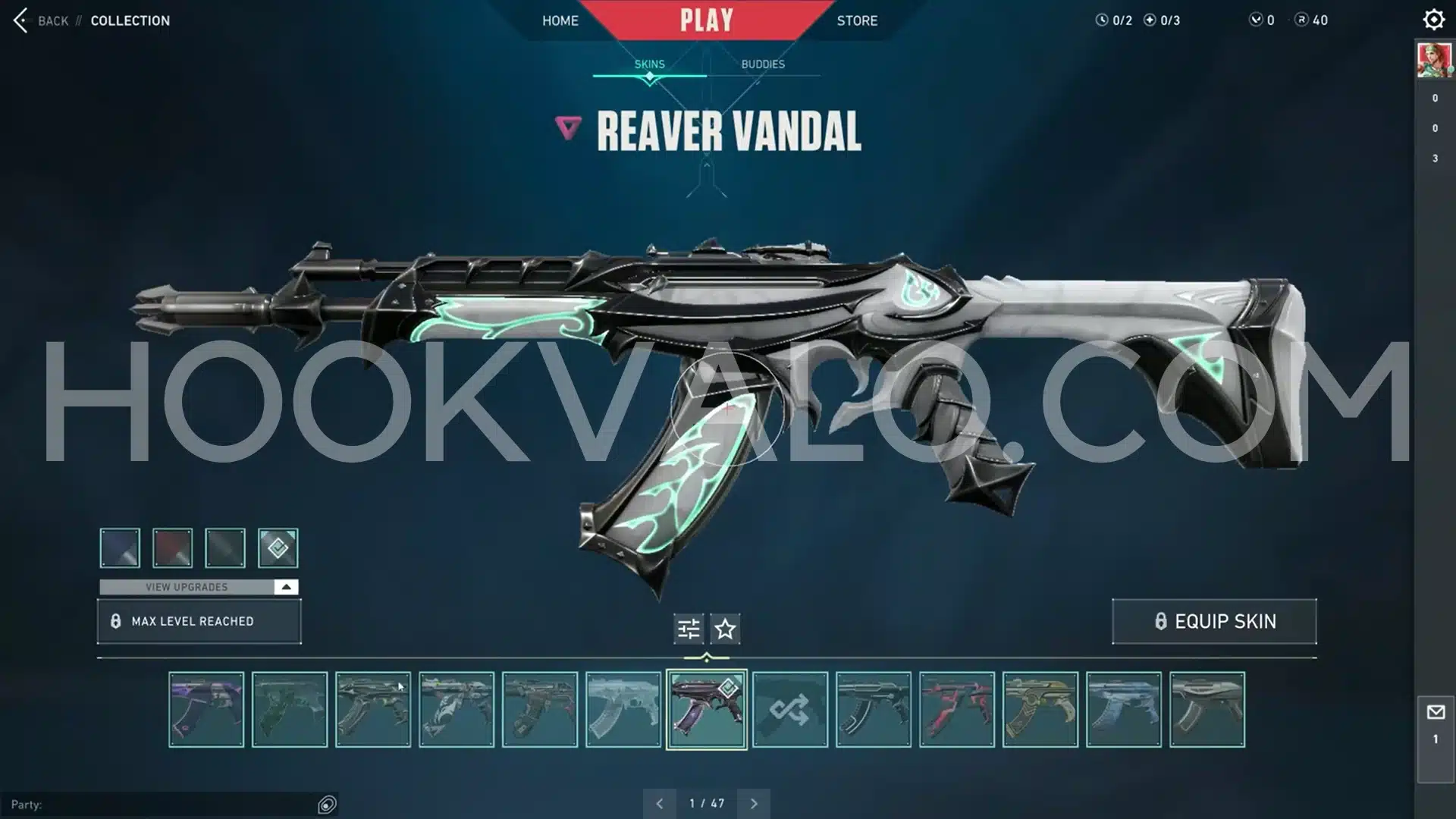Select the random skin shuffle thumbnail
This screenshot has height=819, width=1456.
pyautogui.click(x=789, y=710)
